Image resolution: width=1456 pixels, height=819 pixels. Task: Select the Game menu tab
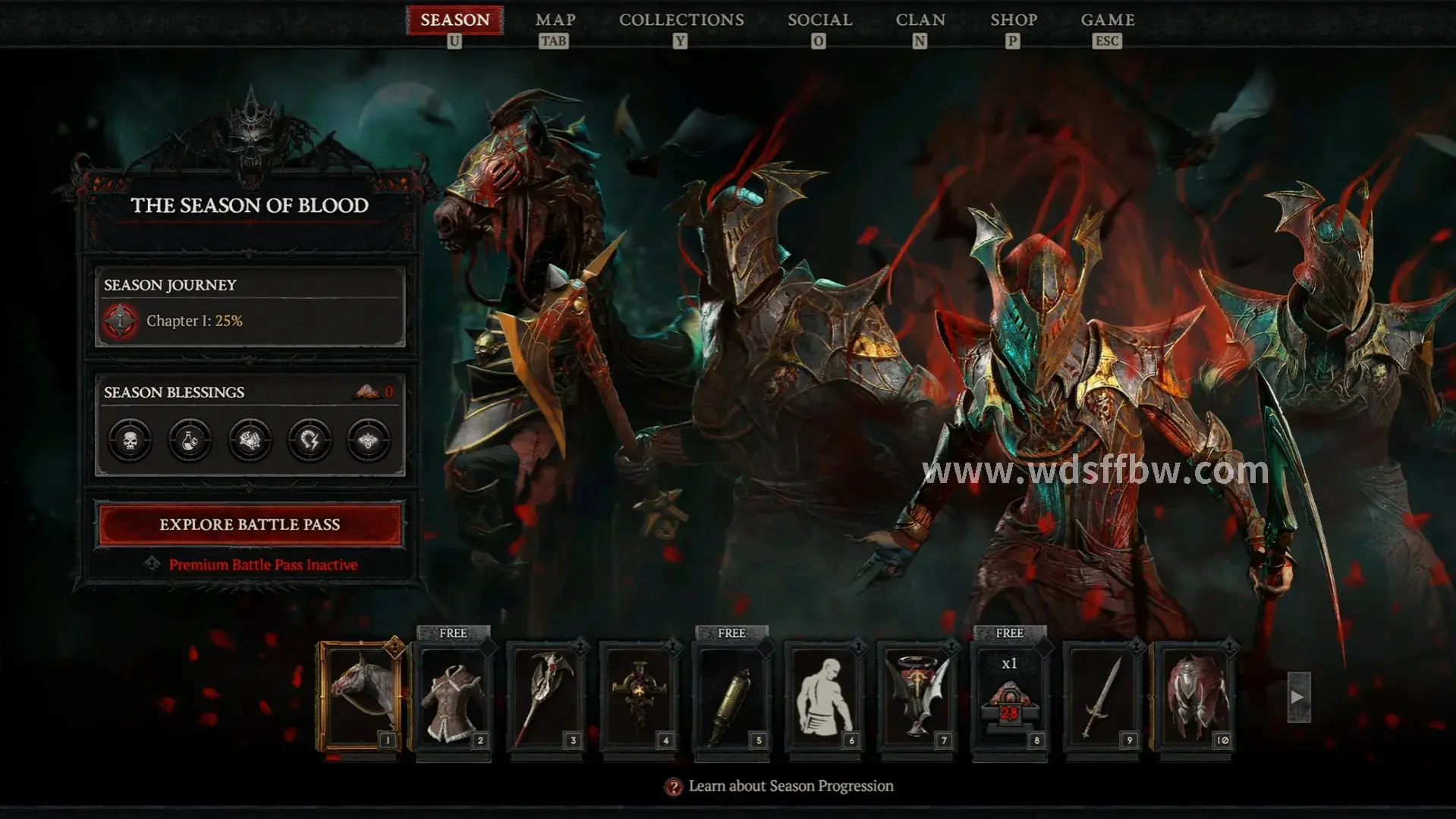pos(1107,20)
